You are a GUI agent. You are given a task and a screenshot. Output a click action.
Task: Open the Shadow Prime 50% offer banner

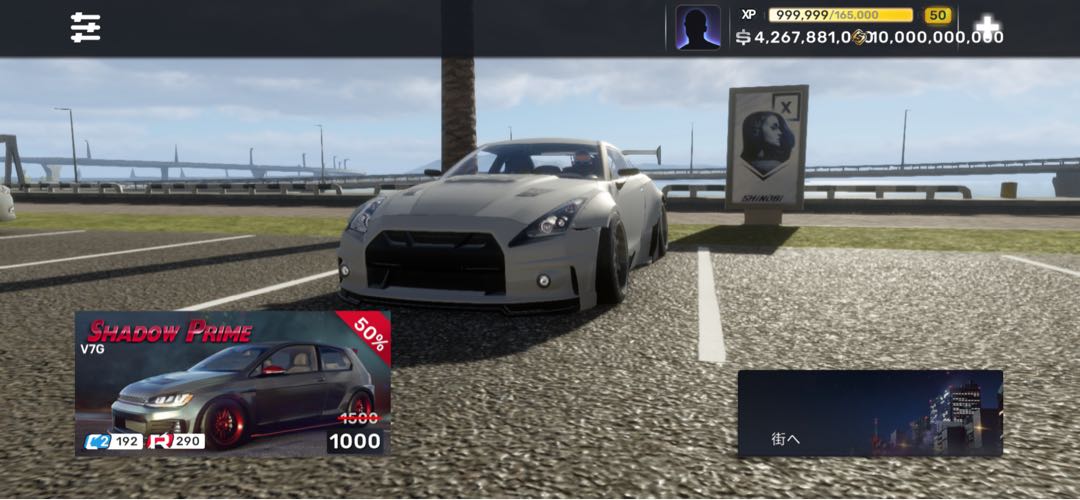232,383
